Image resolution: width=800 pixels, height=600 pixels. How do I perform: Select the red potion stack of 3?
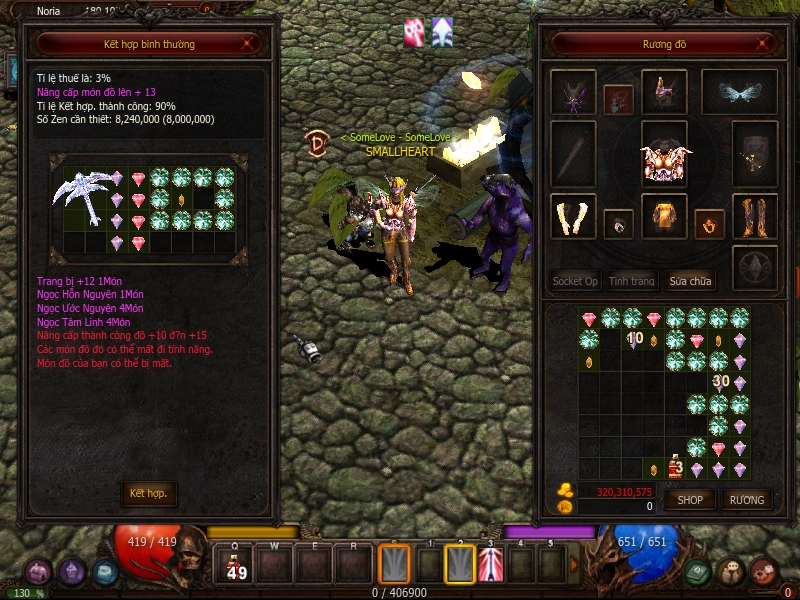pyautogui.click(x=675, y=467)
